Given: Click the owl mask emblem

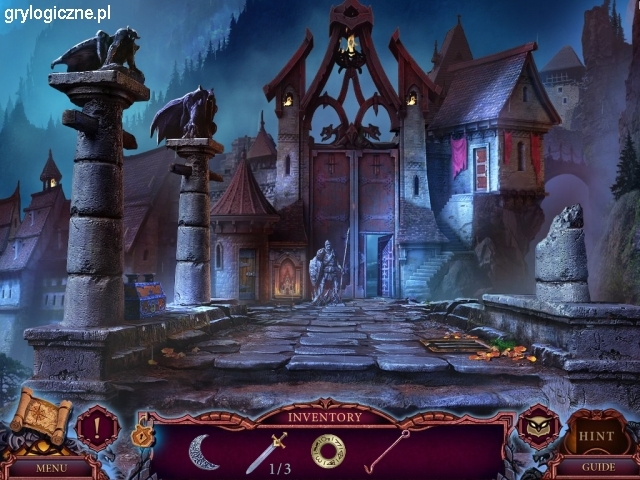Looking at the screenshot, I should (x=538, y=426).
